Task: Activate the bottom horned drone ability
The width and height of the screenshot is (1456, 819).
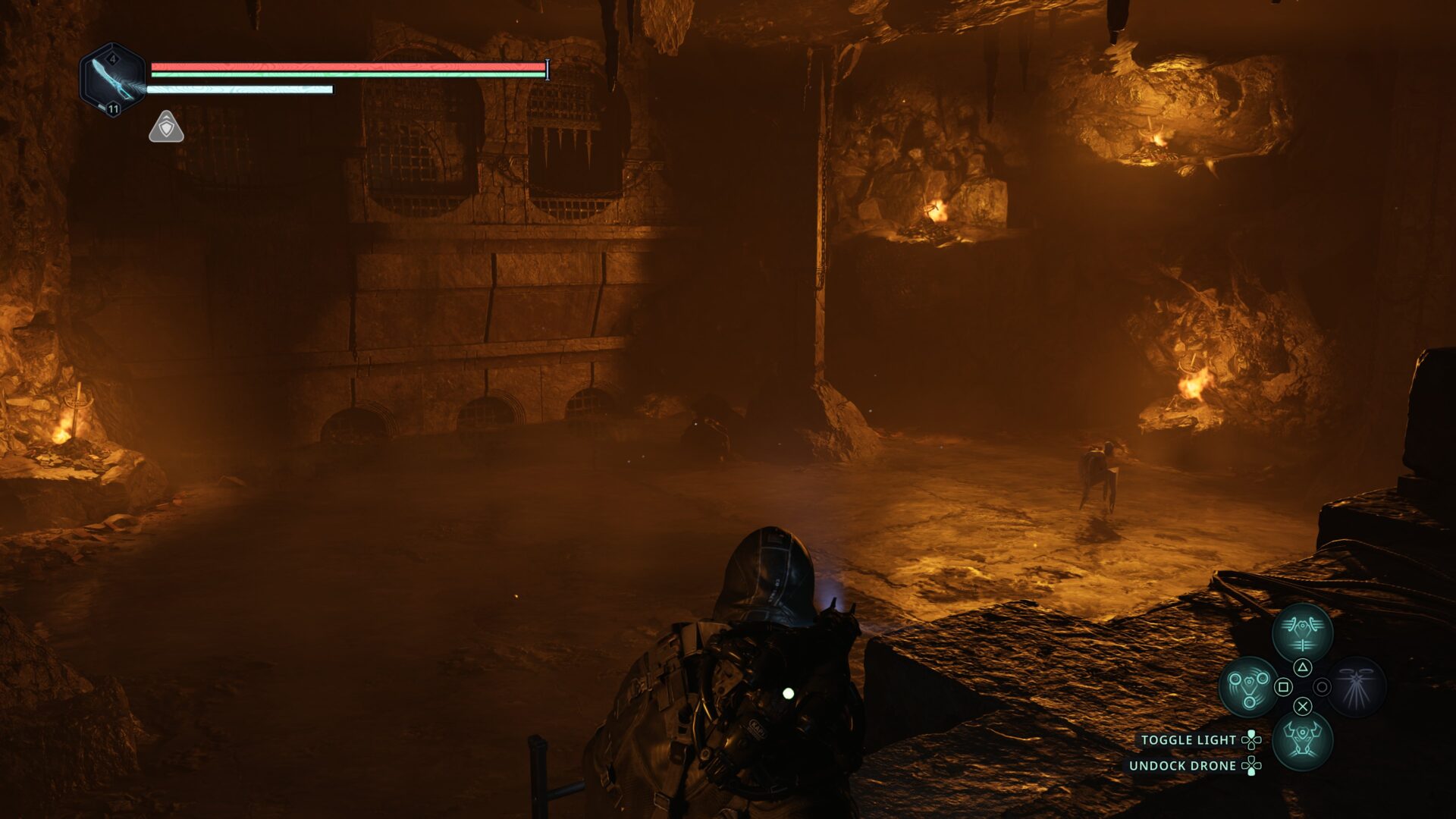Action: pos(1302,740)
